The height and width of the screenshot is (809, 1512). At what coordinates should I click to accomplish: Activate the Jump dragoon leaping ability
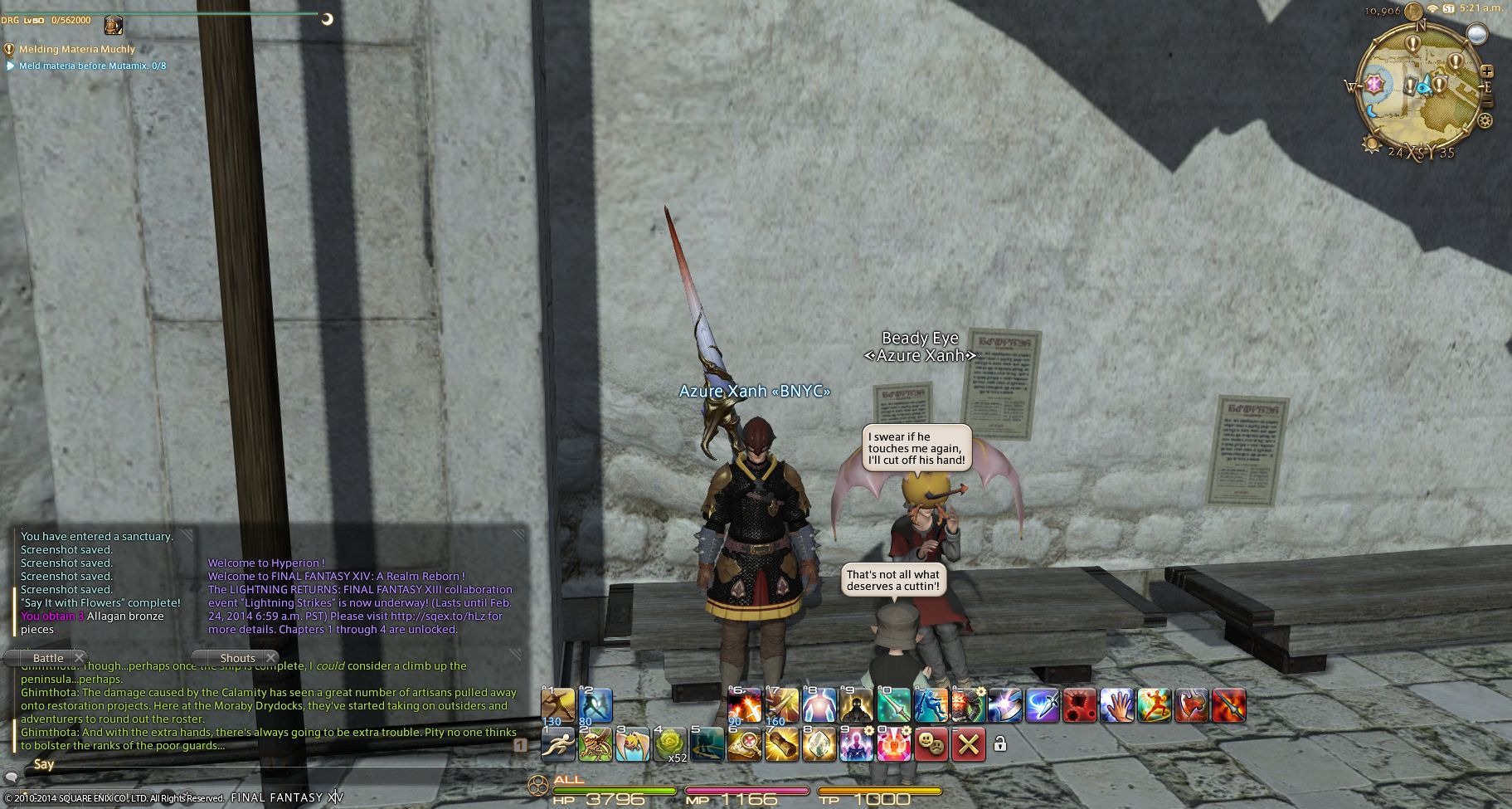(x=931, y=705)
